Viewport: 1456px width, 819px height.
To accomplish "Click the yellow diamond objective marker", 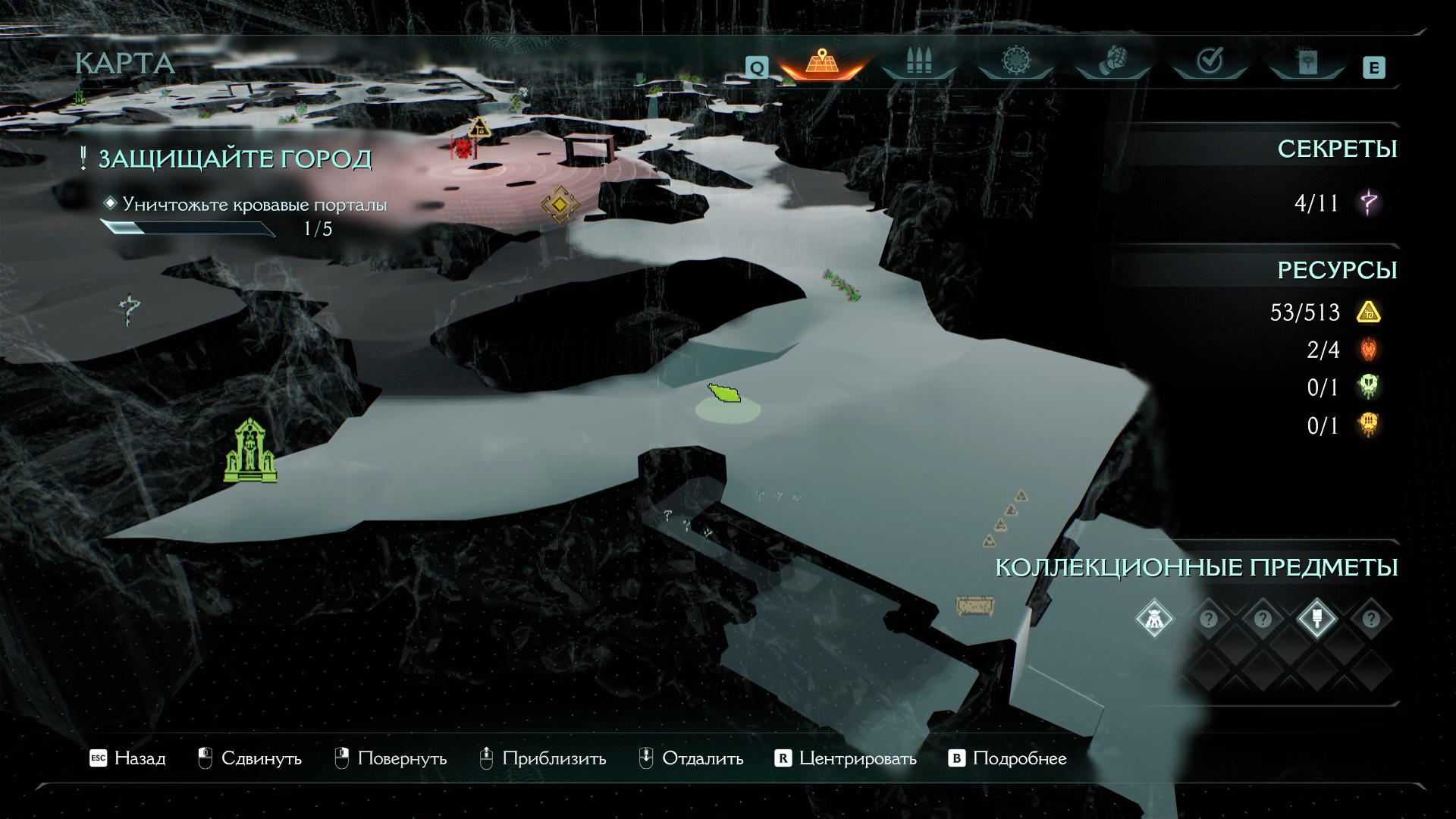I will click(x=560, y=204).
